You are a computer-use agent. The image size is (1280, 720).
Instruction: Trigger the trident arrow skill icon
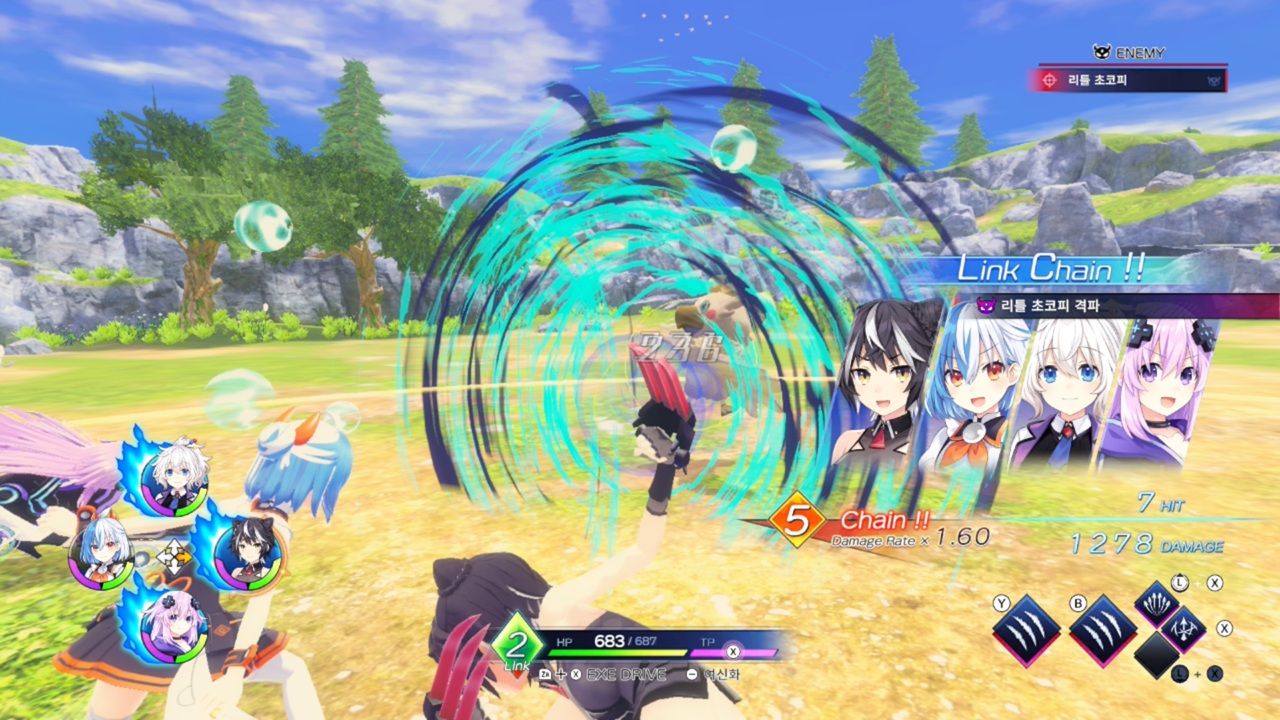coord(1185,630)
